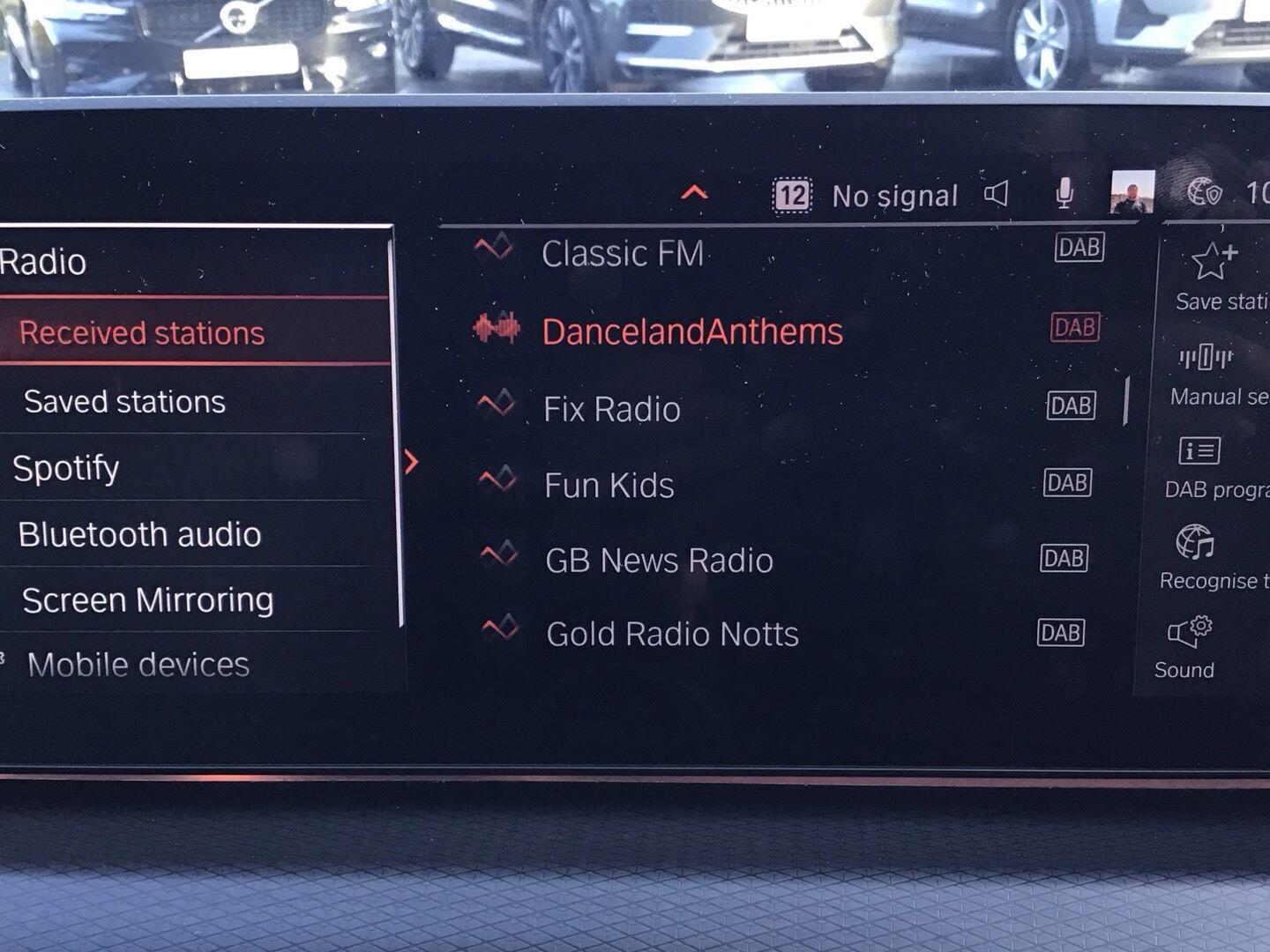Viewport: 1270px width, 952px height.
Task: Select DancelandAnthems station
Action: point(691,331)
